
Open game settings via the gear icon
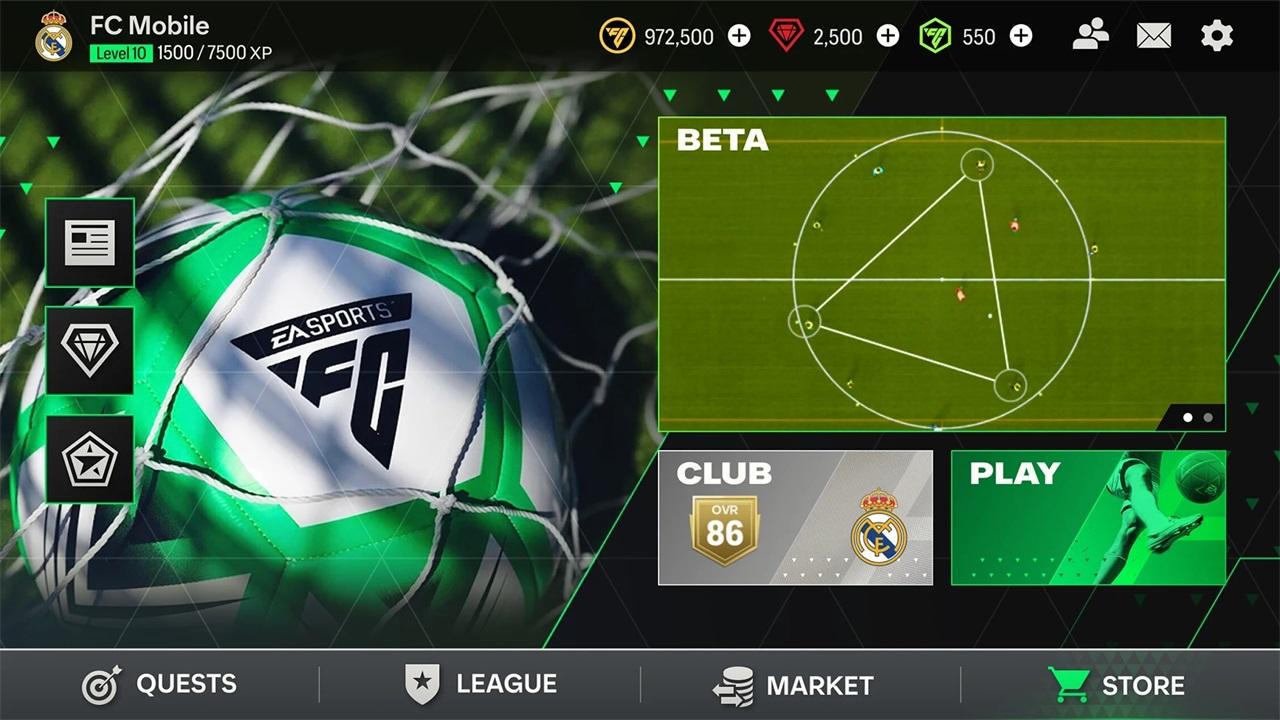pyautogui.click(x=1216, y=35)
